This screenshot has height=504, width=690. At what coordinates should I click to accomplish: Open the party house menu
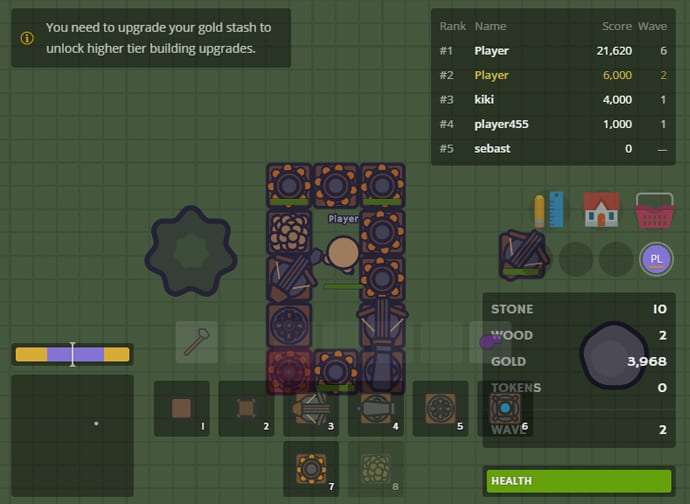(601, 210)
